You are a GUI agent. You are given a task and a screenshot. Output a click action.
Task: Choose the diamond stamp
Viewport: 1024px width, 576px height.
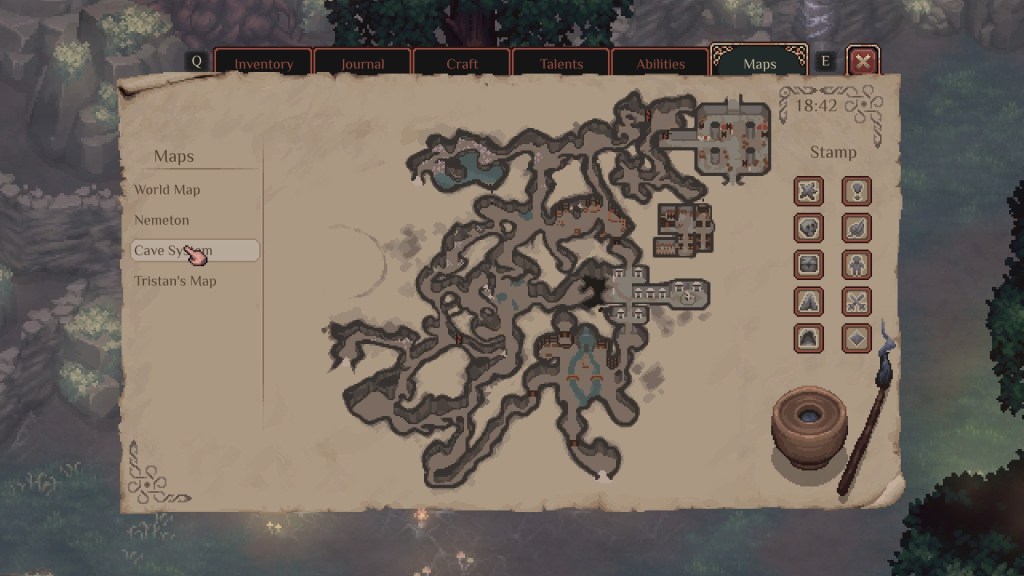pos(856,338)
